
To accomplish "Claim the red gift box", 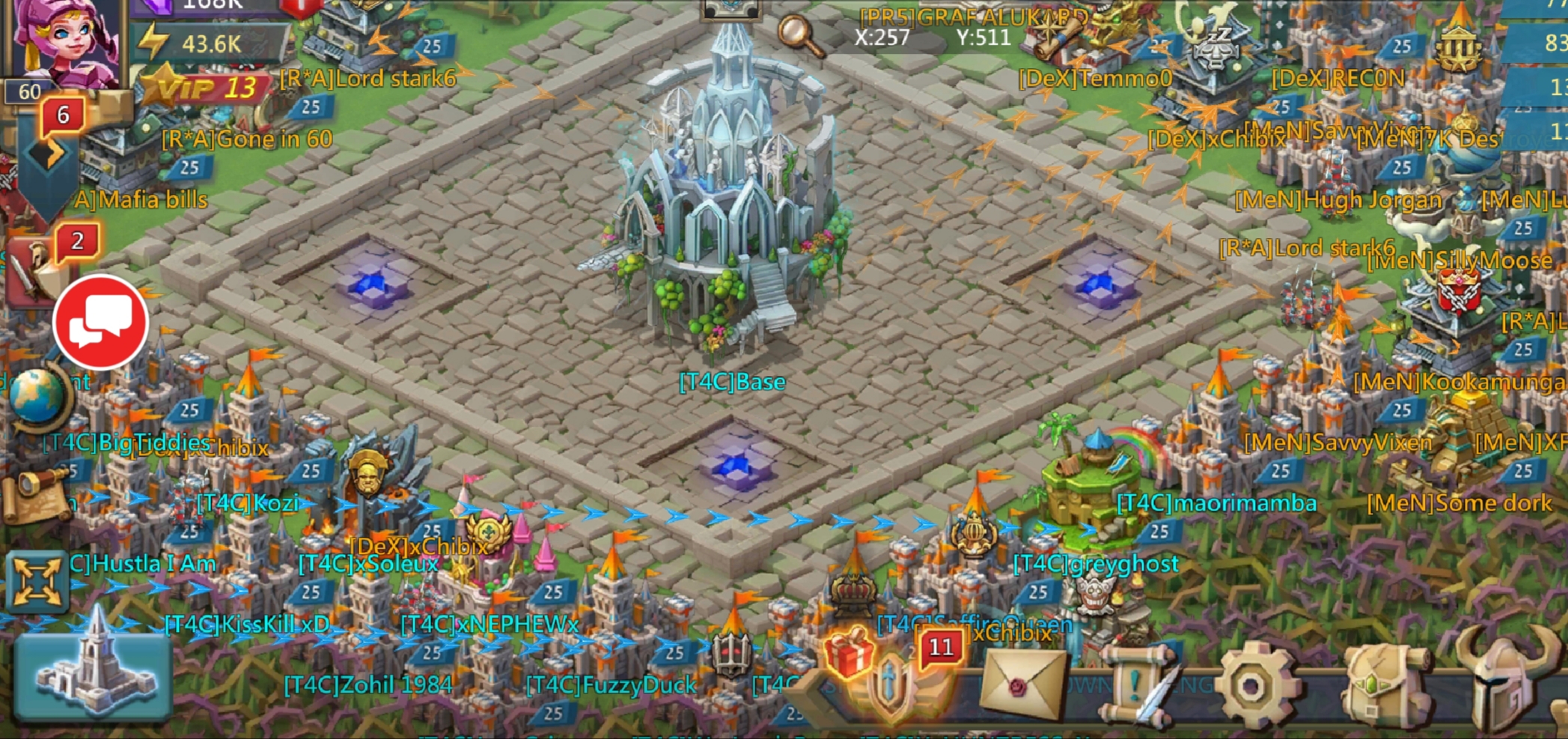I will pyautogui.click(x=849, y=651).
